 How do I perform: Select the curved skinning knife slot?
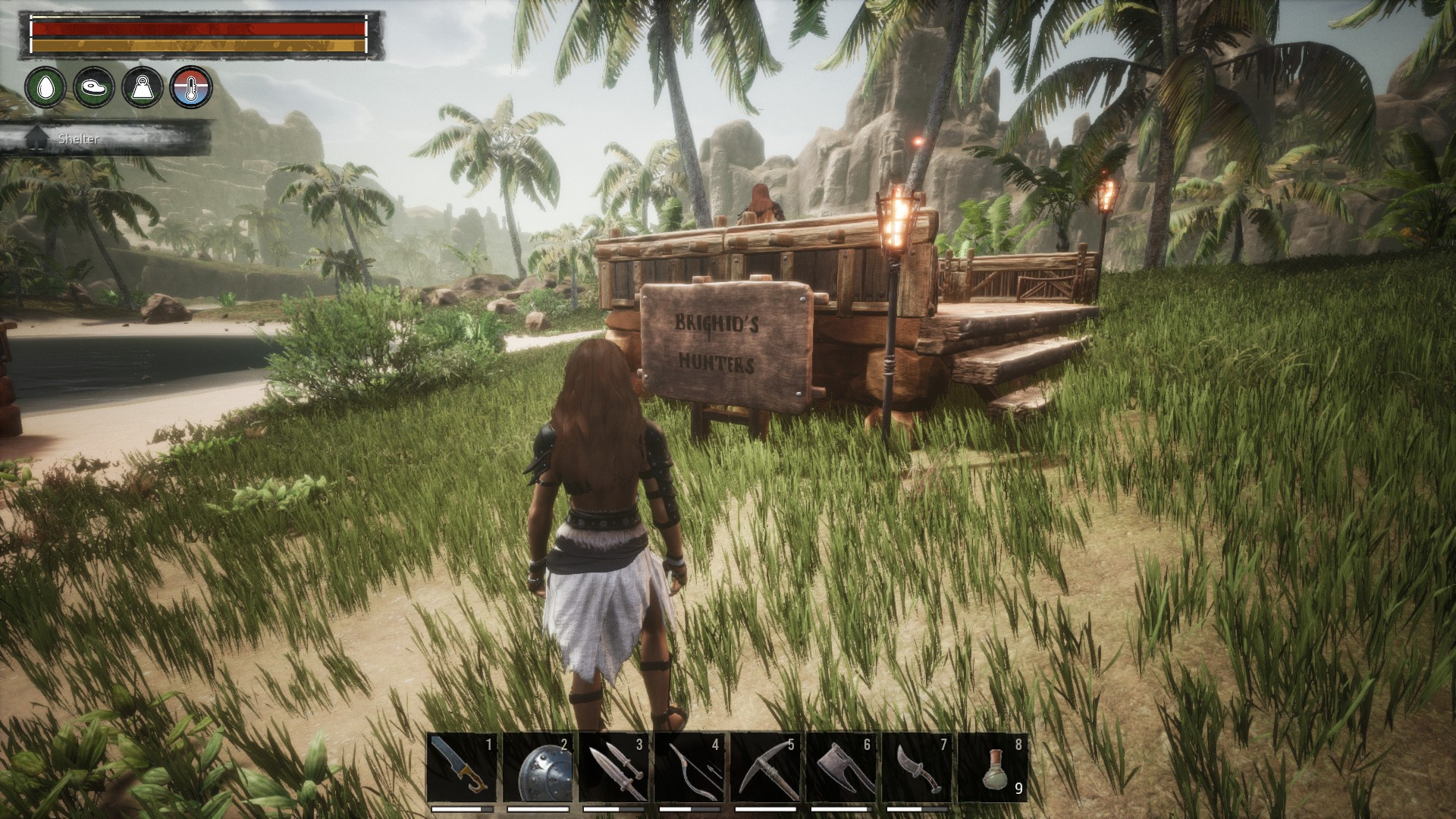click(917, 767)
